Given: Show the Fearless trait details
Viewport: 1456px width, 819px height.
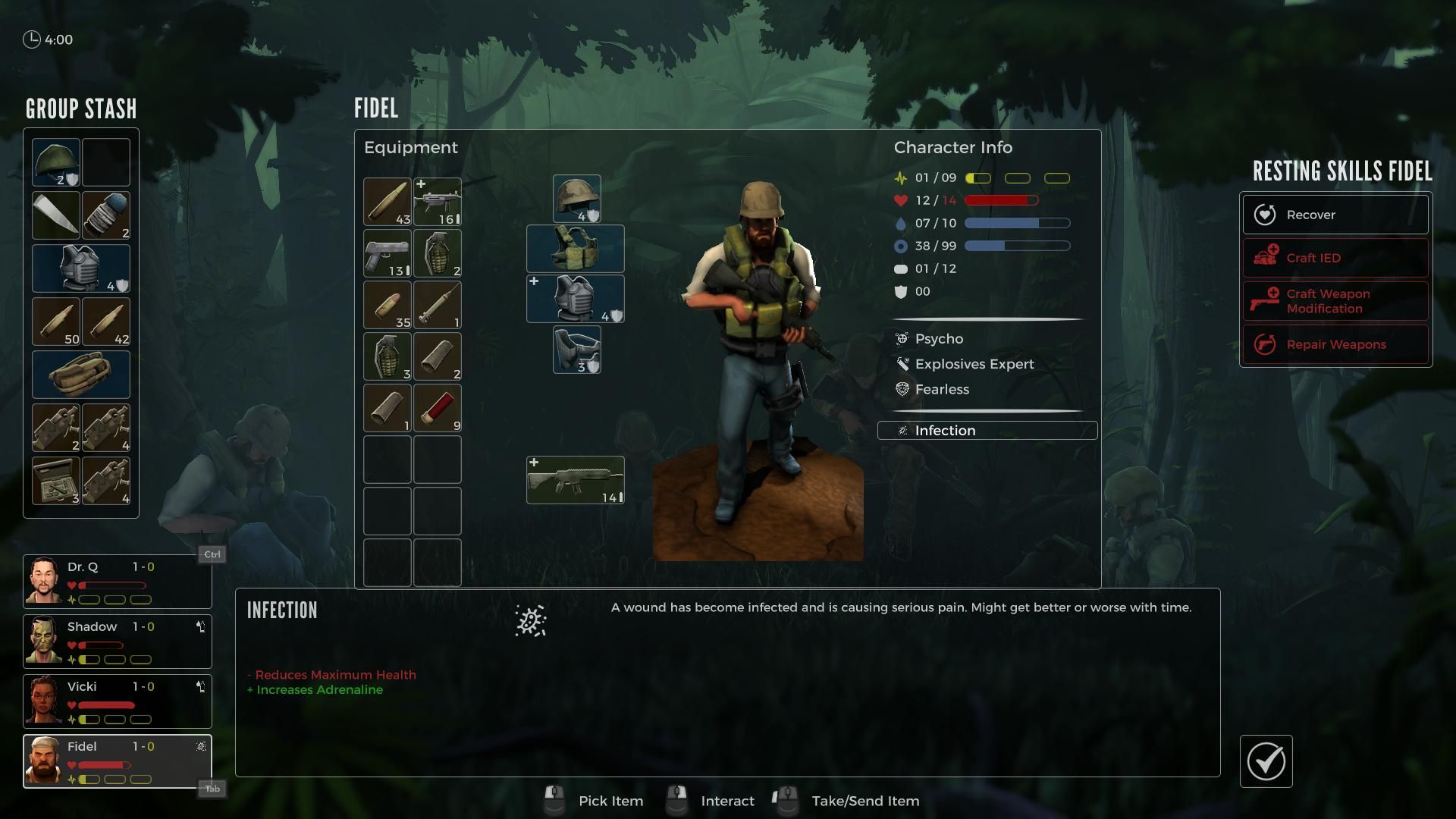Looking at the screenshot, I should [942, 389].
